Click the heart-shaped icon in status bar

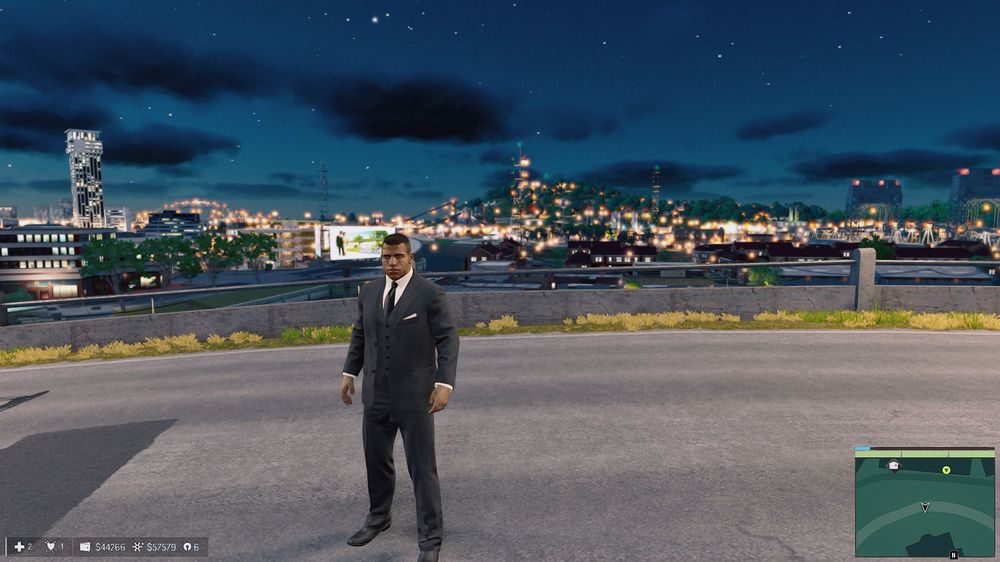49,547
